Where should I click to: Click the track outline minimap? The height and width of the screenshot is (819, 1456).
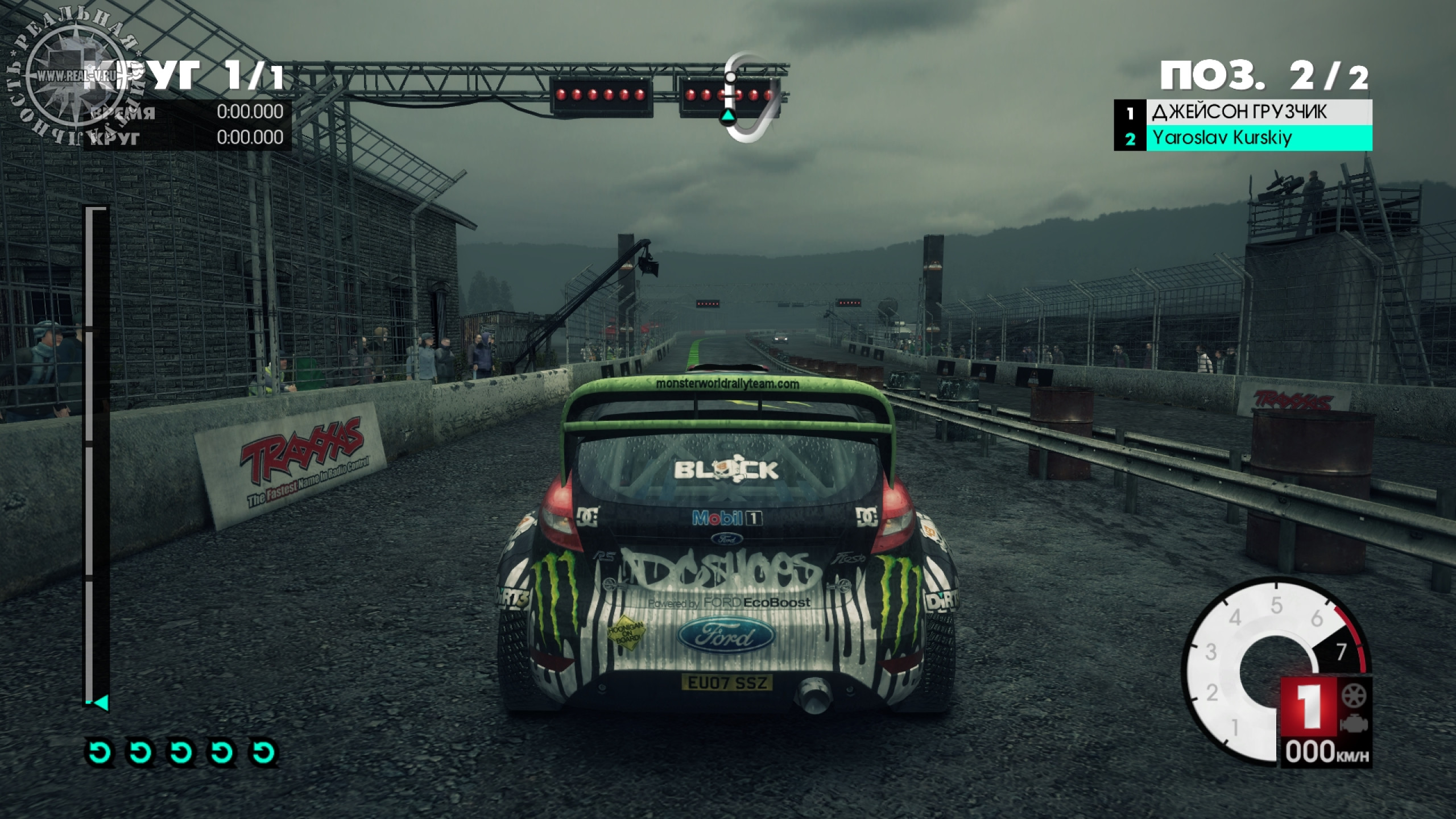[x=751, y=98]
